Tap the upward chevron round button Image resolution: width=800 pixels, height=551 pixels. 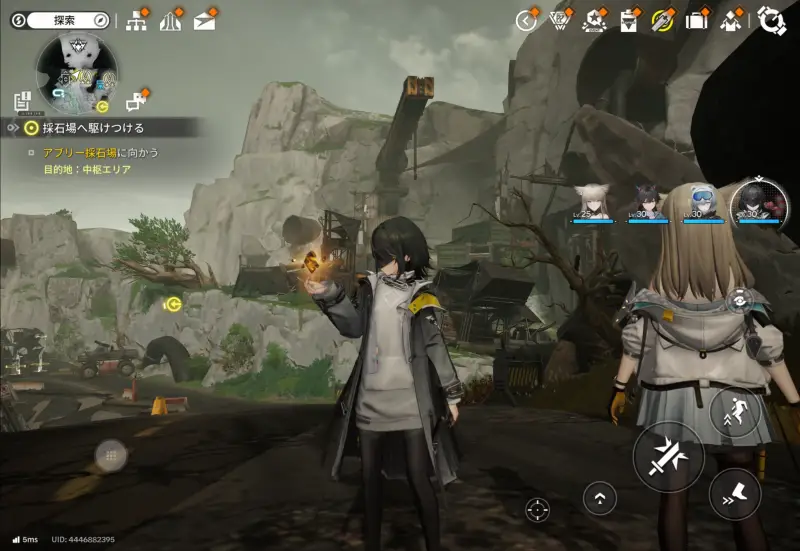coord(600,497)
